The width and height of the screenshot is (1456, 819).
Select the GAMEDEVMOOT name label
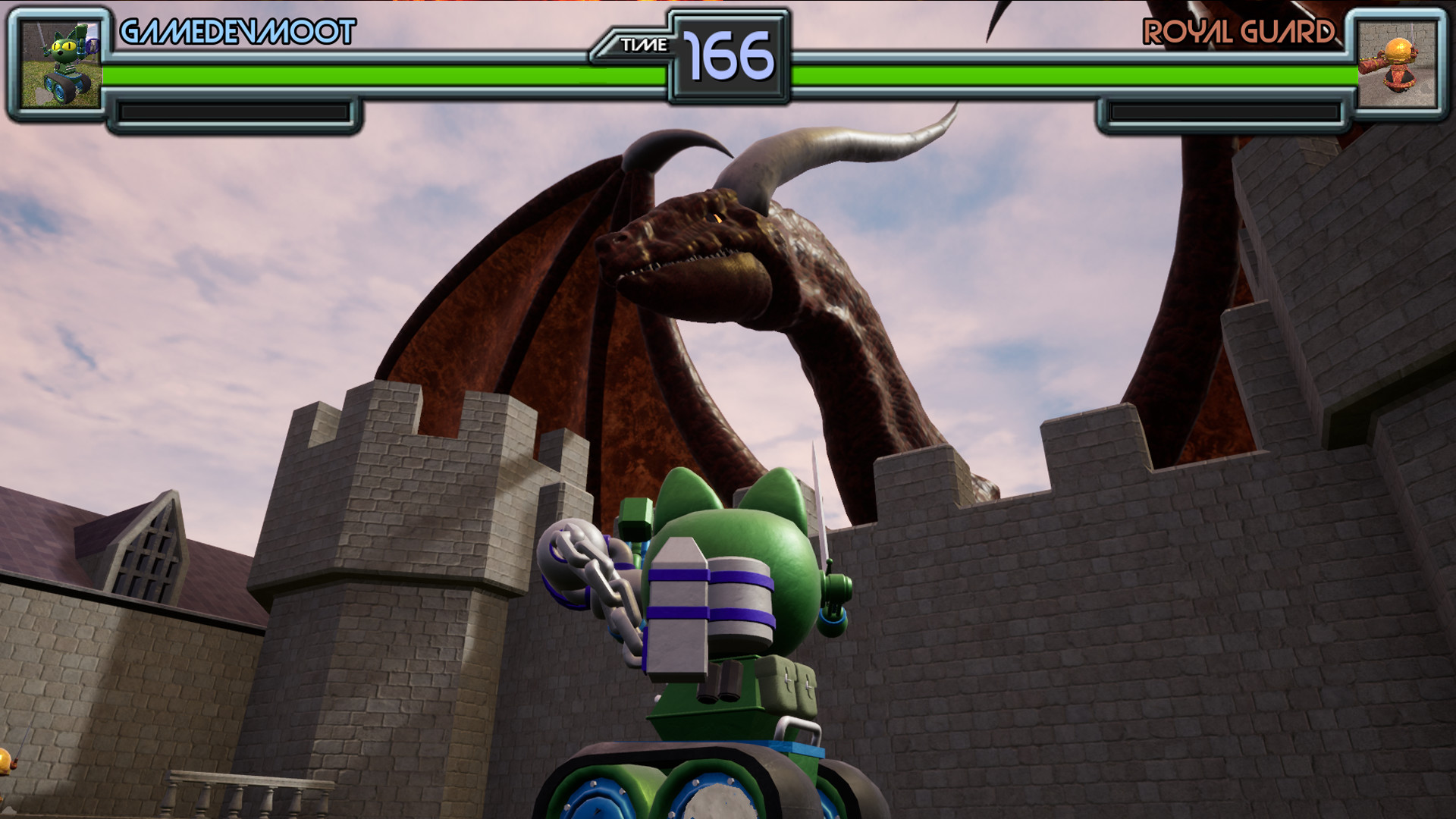[235, 32]
